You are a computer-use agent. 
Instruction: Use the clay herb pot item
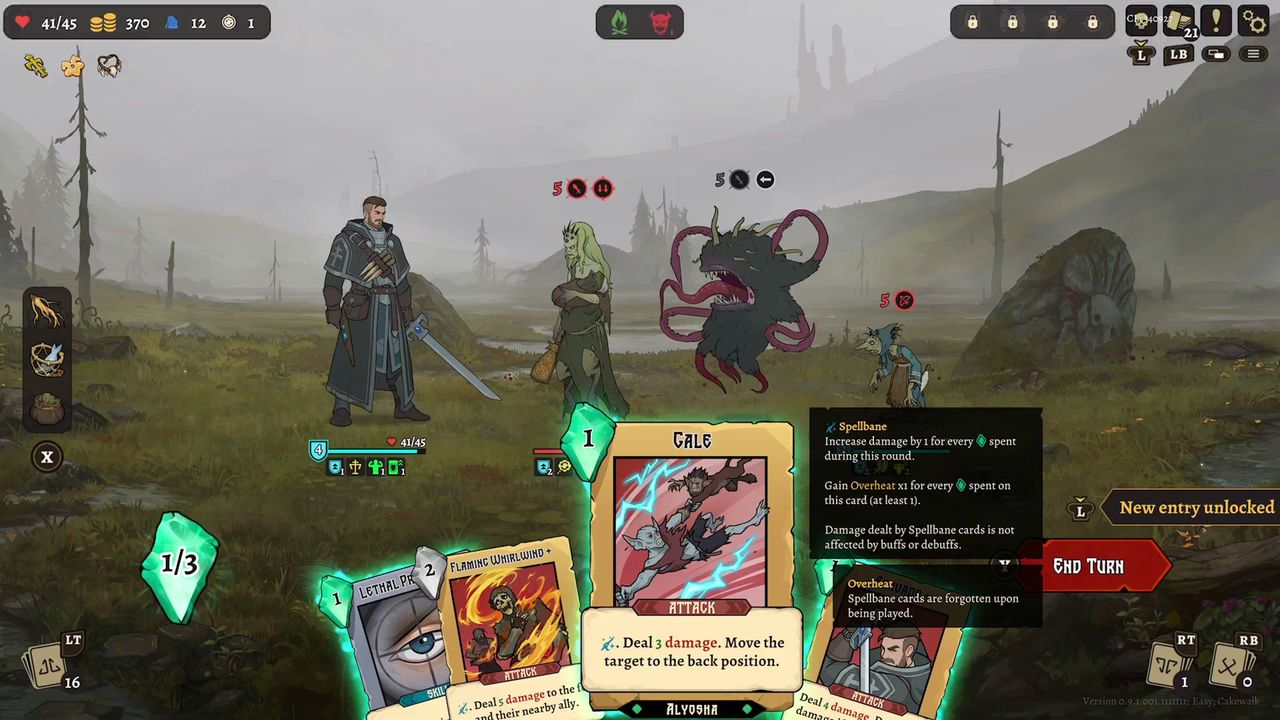pos(47,408)
